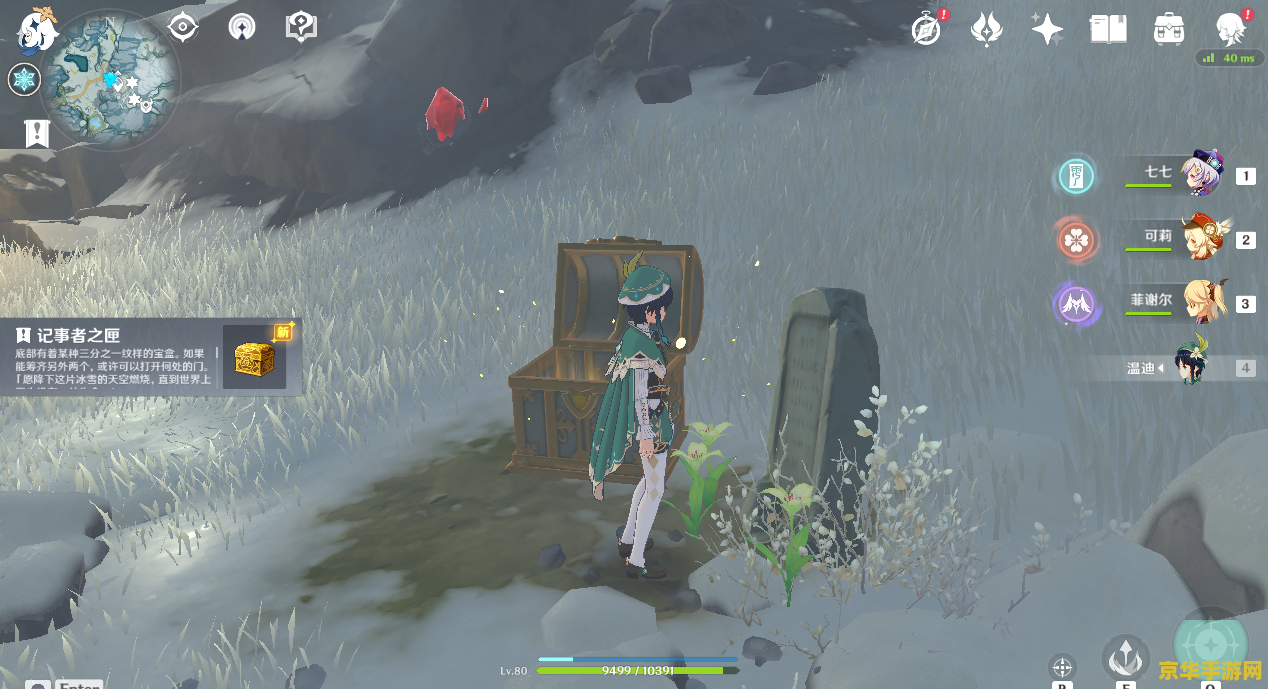Open the circular minimap
Viewport: 1268px width, 689px height.
pyautogui.click(x=110, y=80)
